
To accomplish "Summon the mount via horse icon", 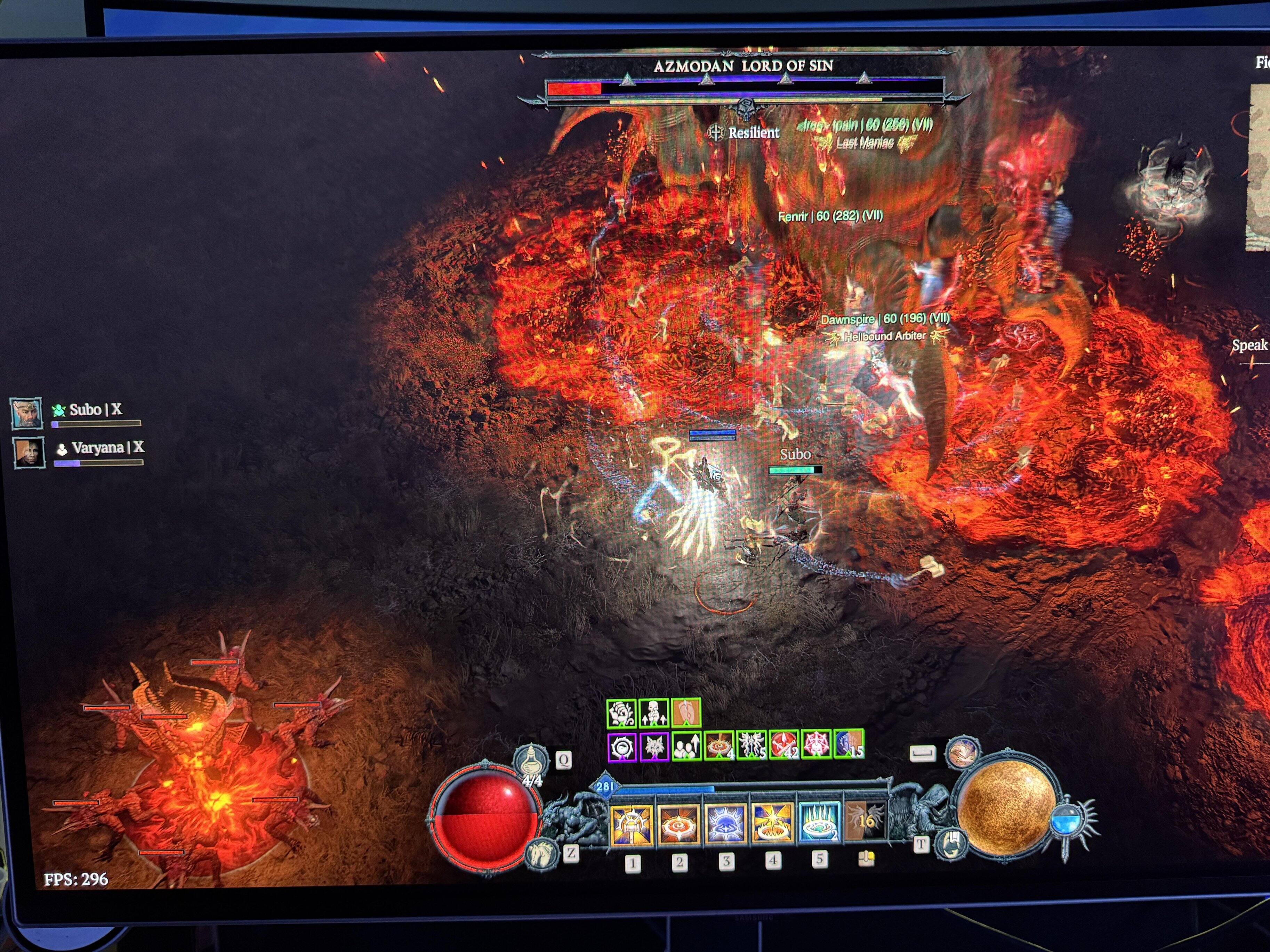I will point(541,853).
